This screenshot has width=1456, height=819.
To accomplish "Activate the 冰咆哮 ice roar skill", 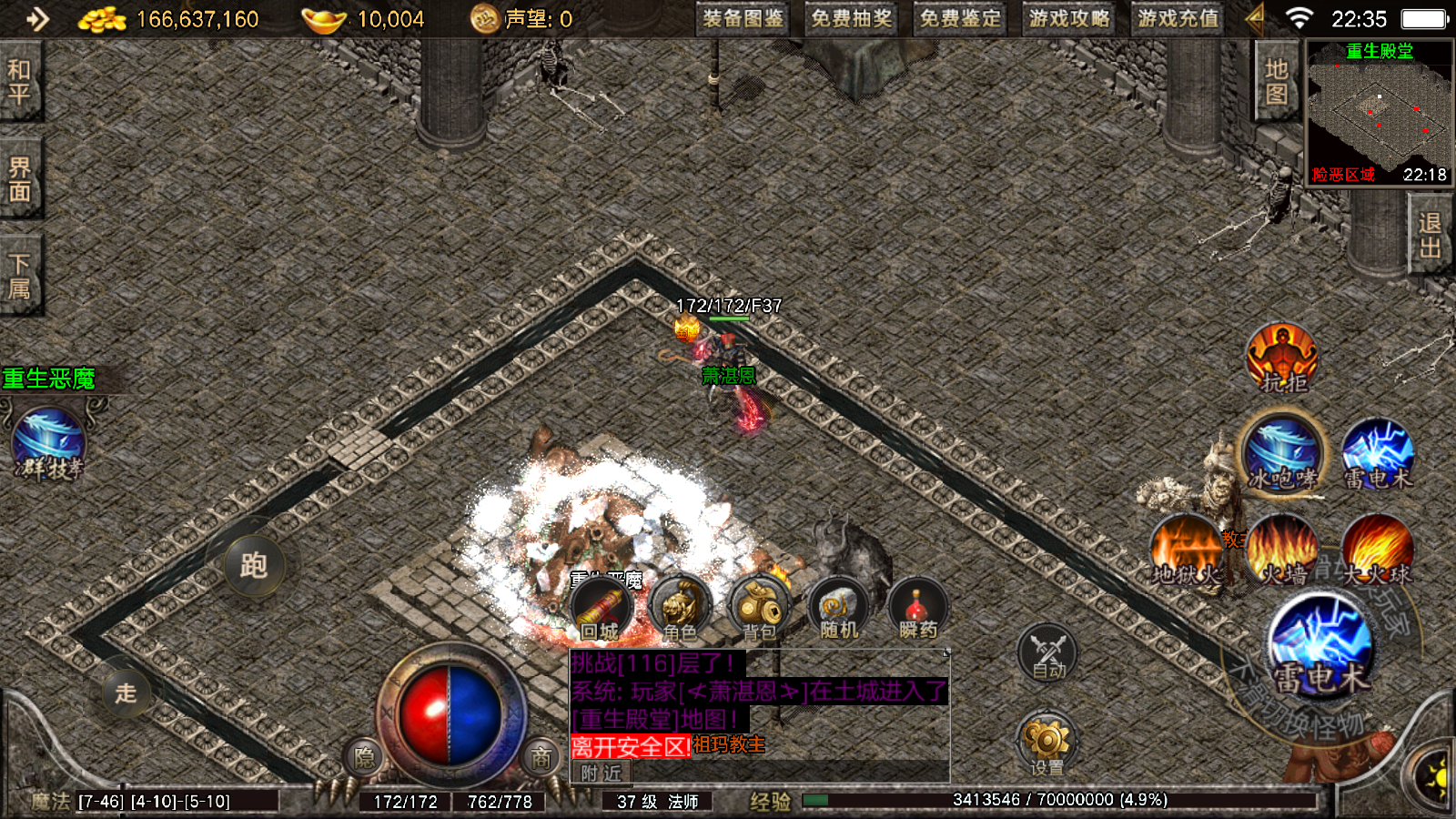I will click(1282, 452).
